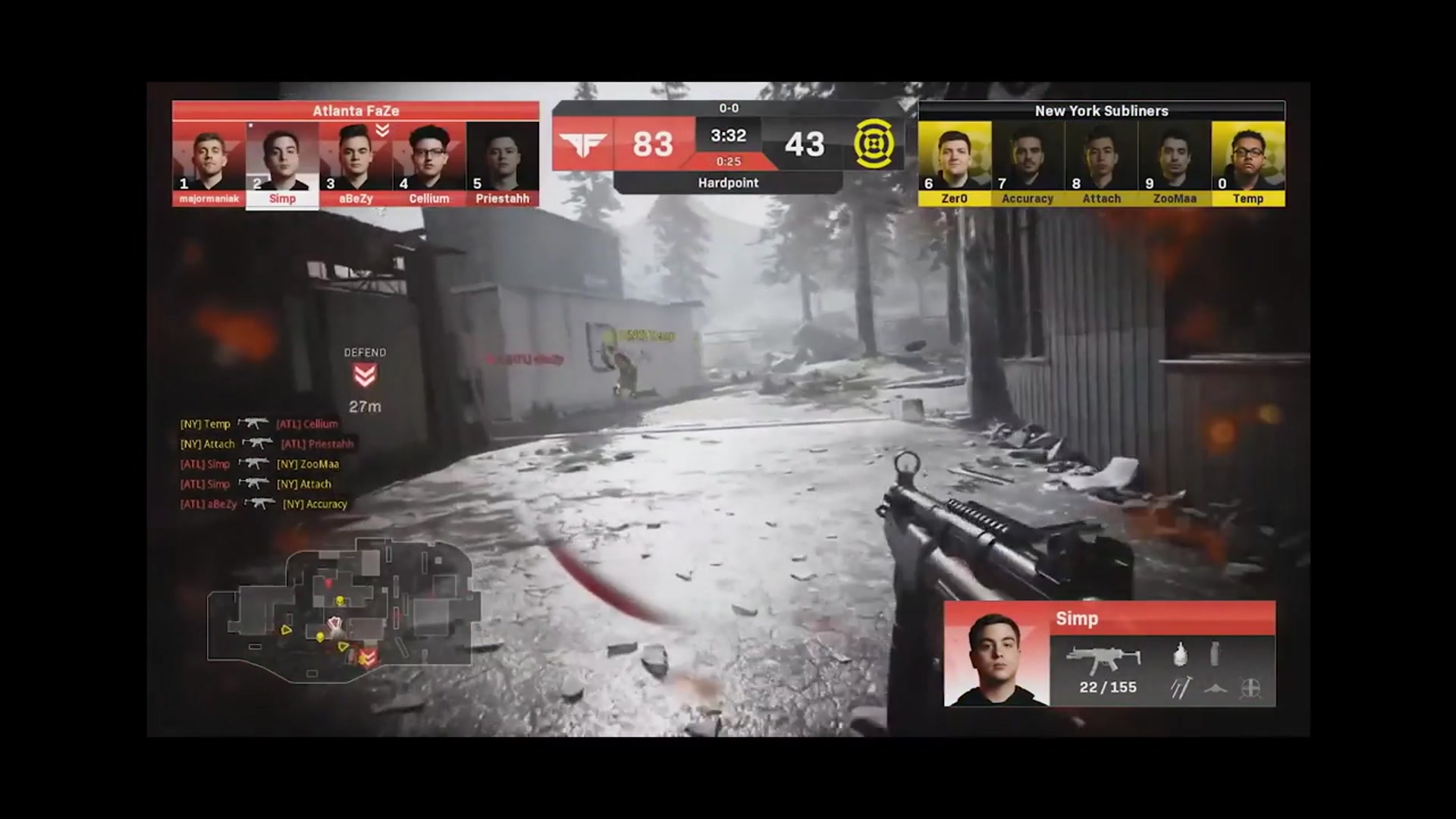Image resolution: width=1456 pixels, height=819 pixels.
Task: Open the minimap
Action: (343, 611)
